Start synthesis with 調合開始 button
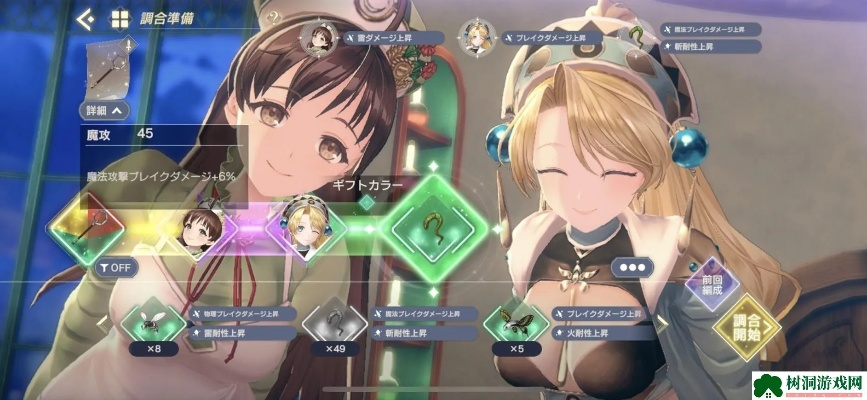The image size is (867, 400). point(747,326)
